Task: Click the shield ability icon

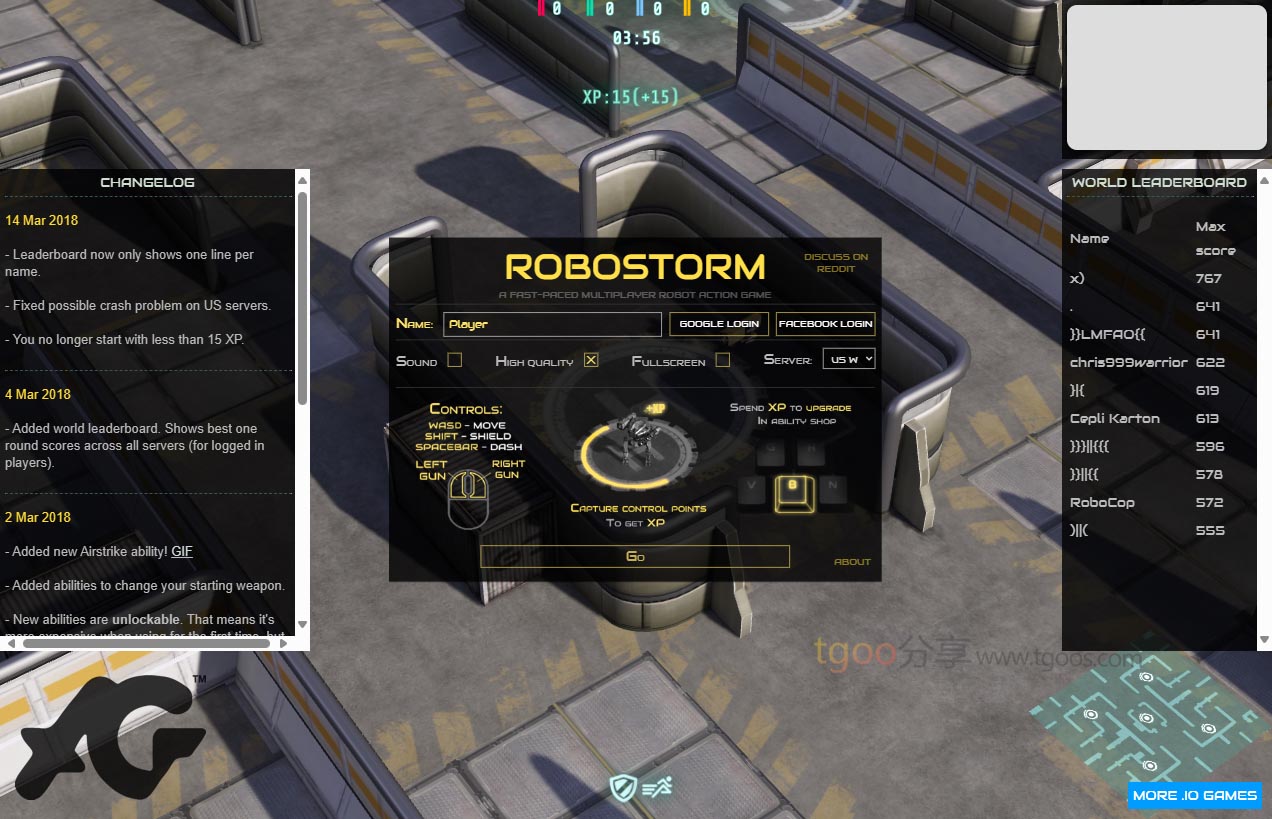Action: [624, 787]
